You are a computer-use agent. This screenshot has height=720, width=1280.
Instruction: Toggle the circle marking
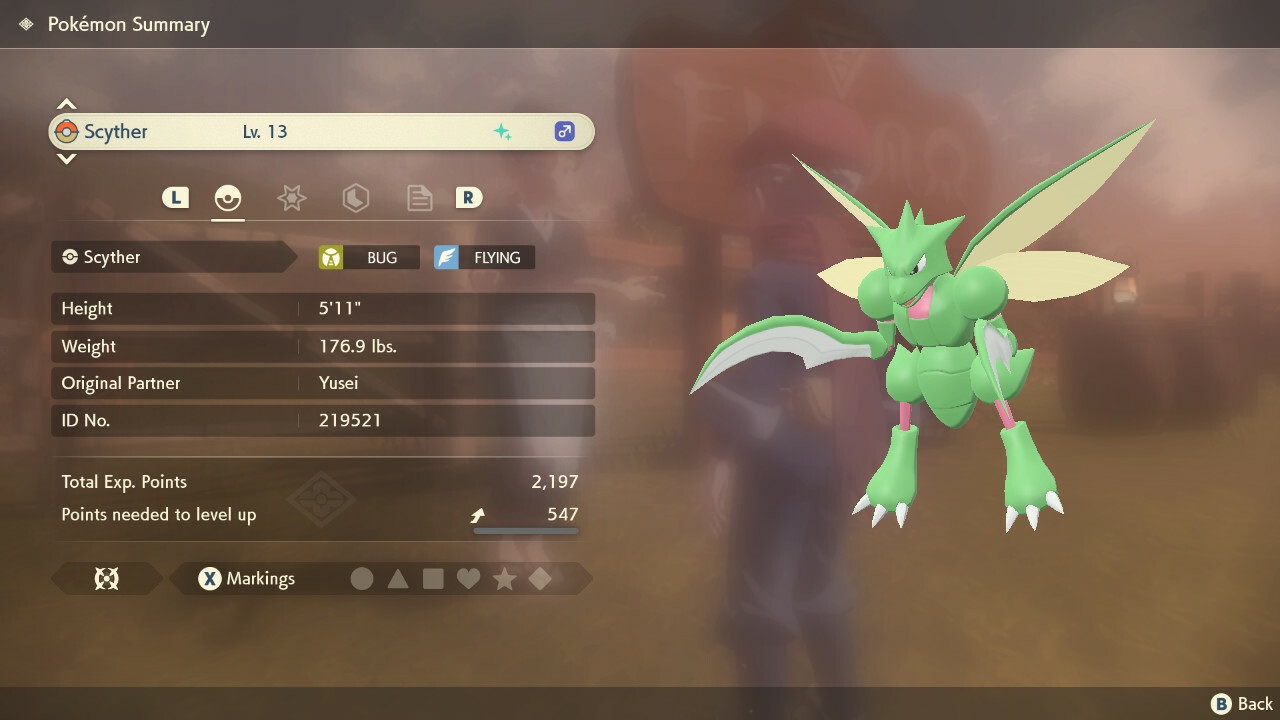(x=362, y=578)
